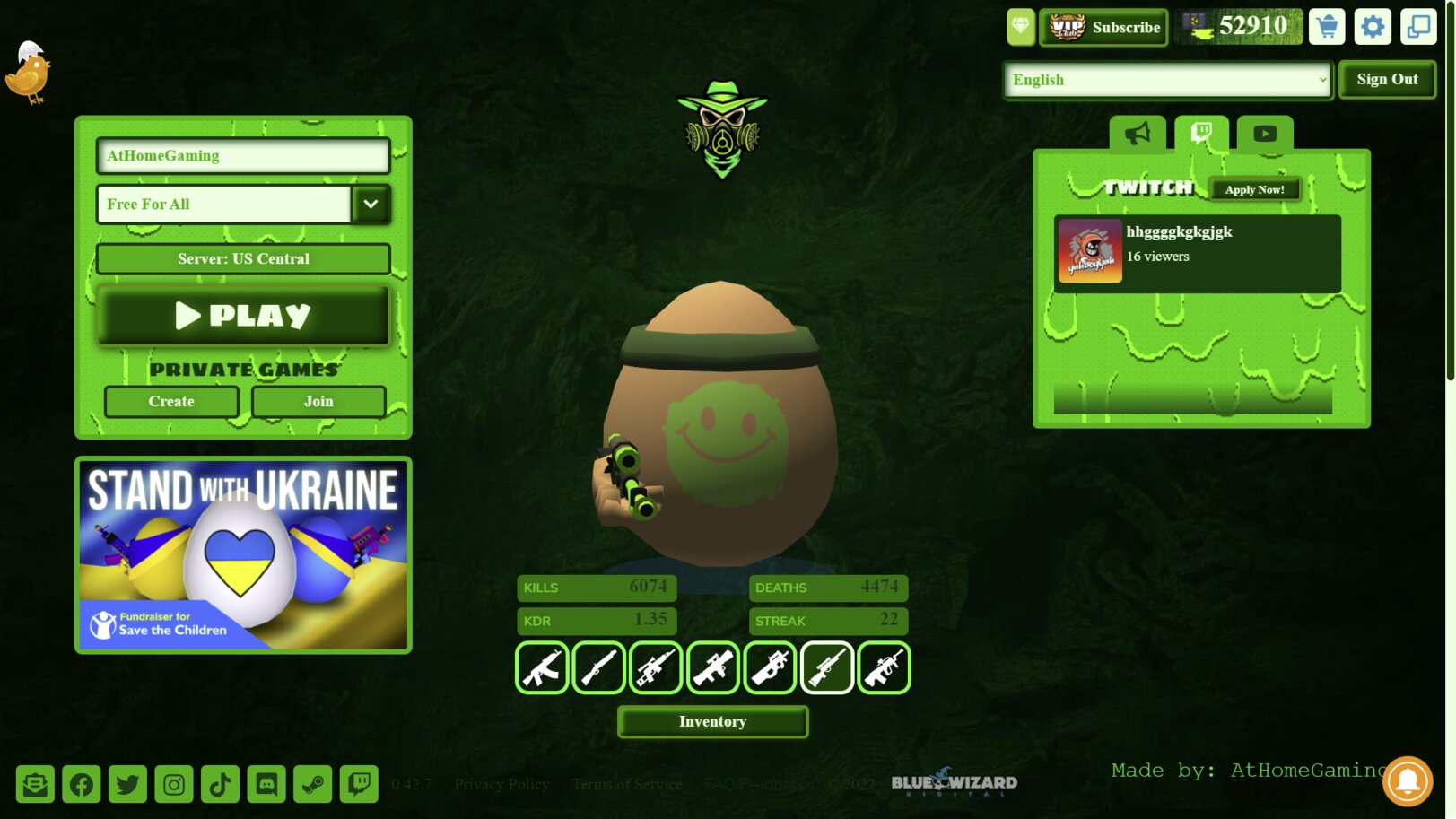The image size is (1456, 819).
Task: Start the match with the PLAY button
Action: (x=243, y=316)
